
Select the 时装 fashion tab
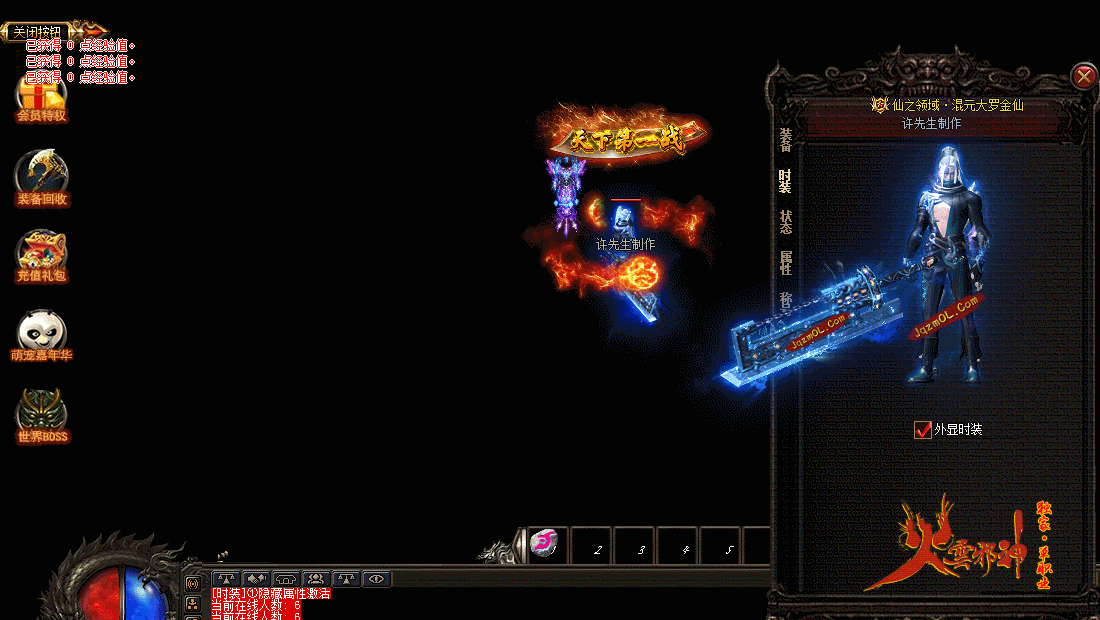tap(786, 181)
